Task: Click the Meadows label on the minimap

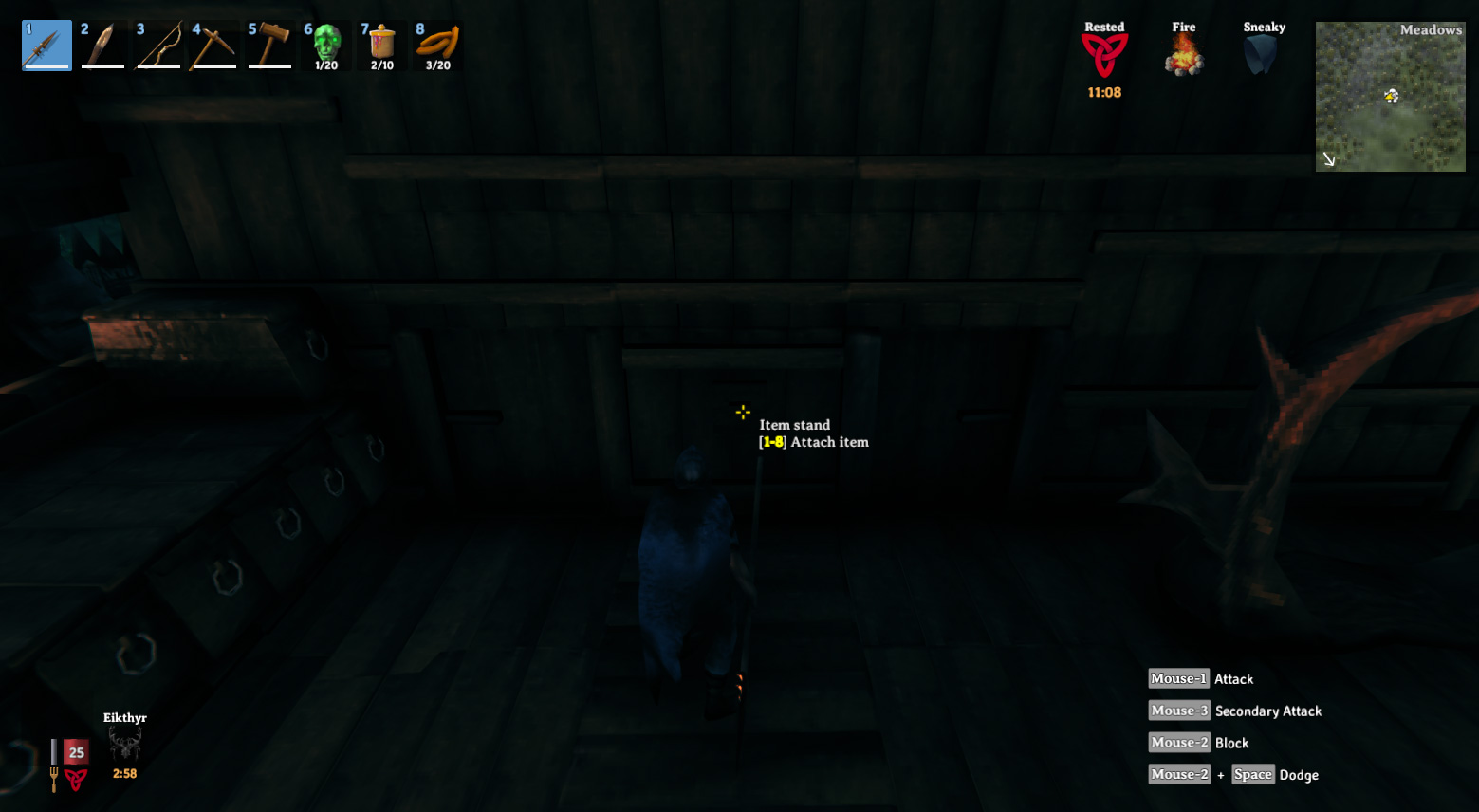Action: pos(1432,29)
